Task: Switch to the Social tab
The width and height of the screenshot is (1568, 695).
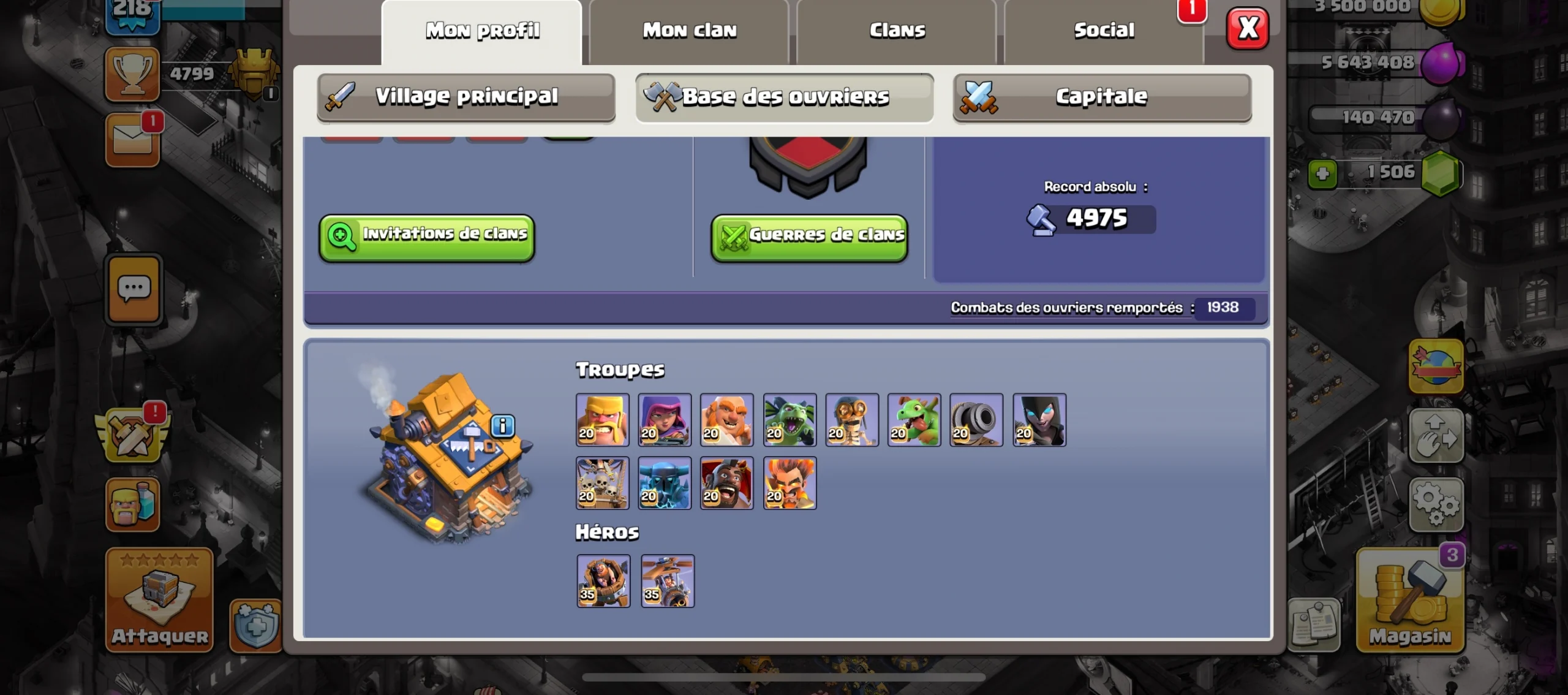Action: coord(1104,31)
